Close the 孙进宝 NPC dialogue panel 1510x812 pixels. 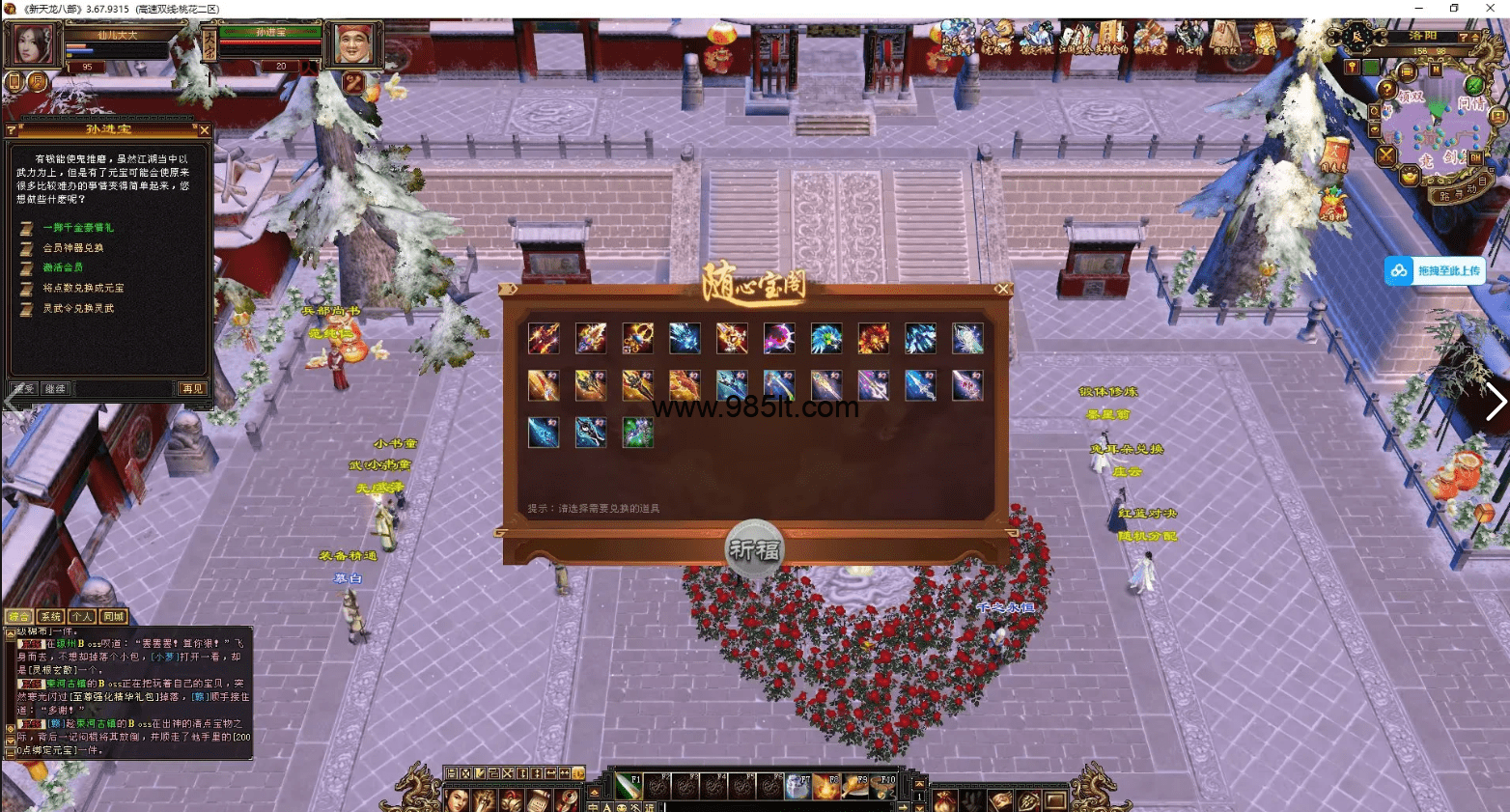[x=204, y=129]
